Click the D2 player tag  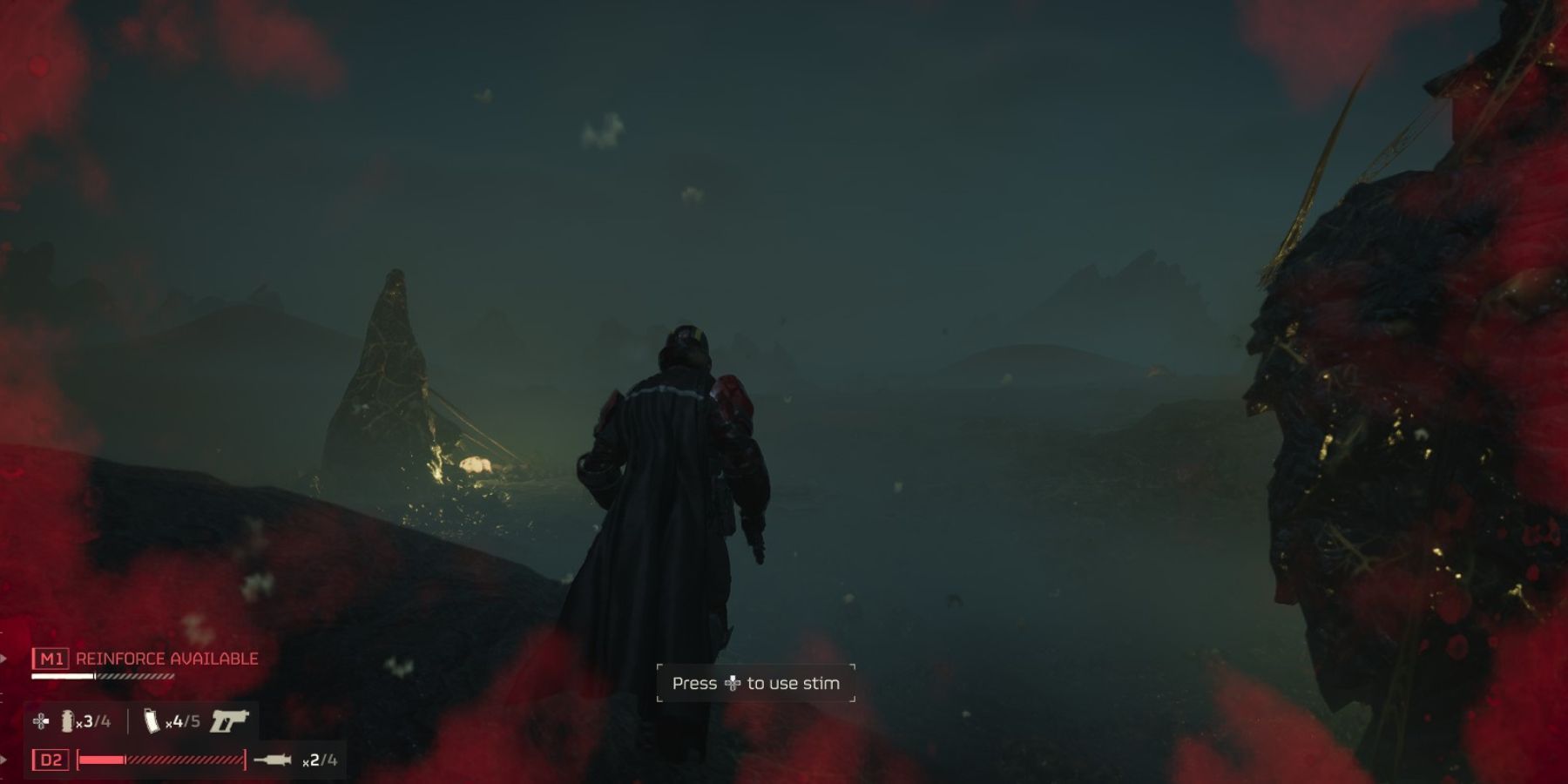click(x=51, y=760)
